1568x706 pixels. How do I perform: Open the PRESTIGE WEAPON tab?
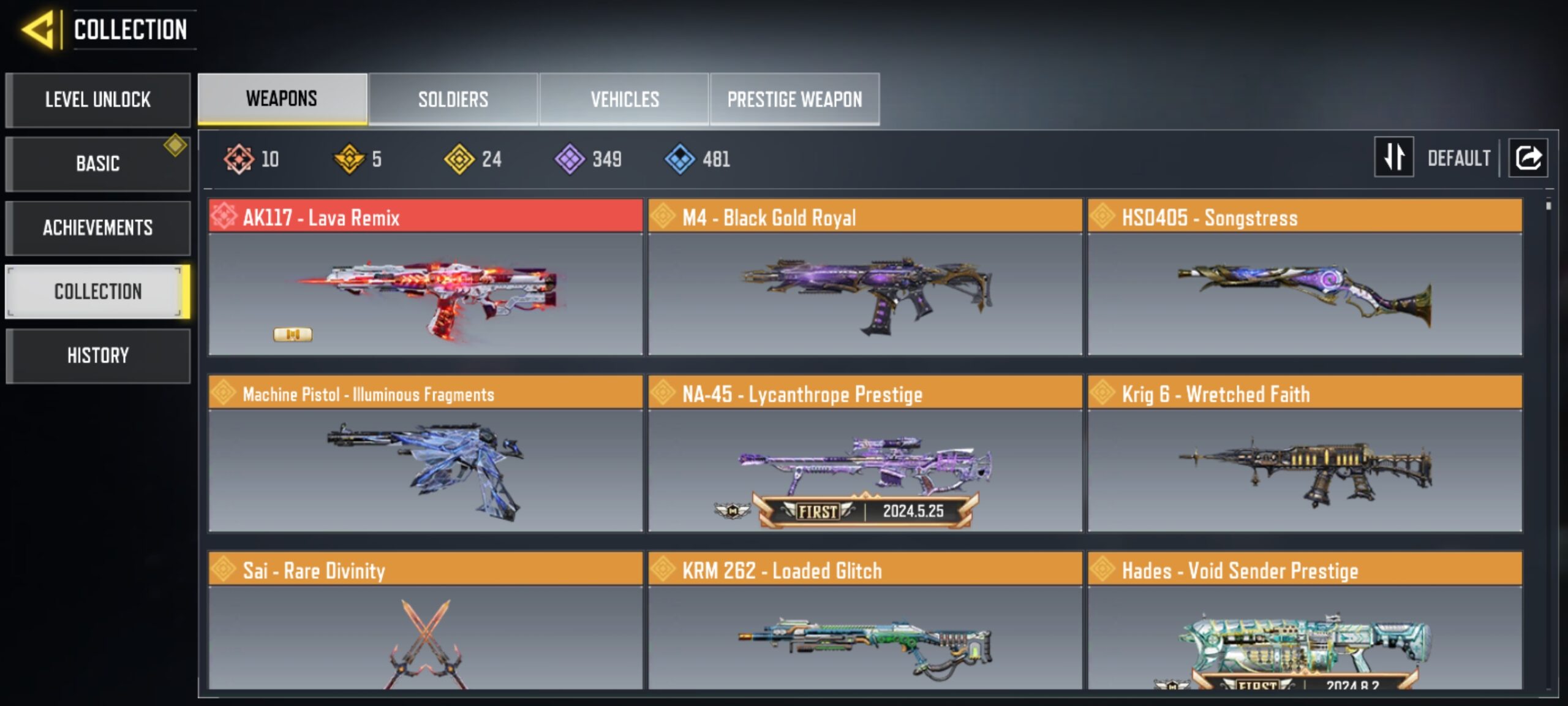[x=794, y=99]
